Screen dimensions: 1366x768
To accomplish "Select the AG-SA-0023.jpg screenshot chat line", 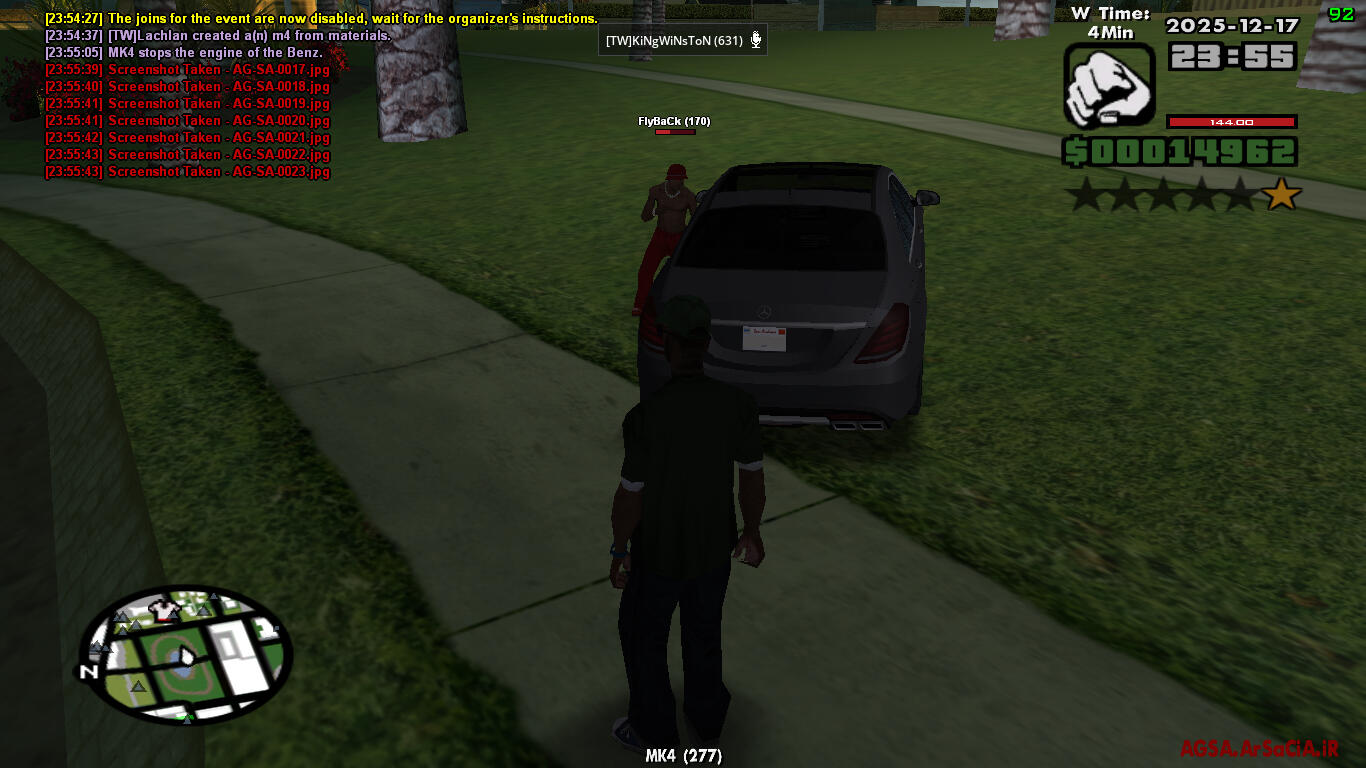I will (187, 172).
